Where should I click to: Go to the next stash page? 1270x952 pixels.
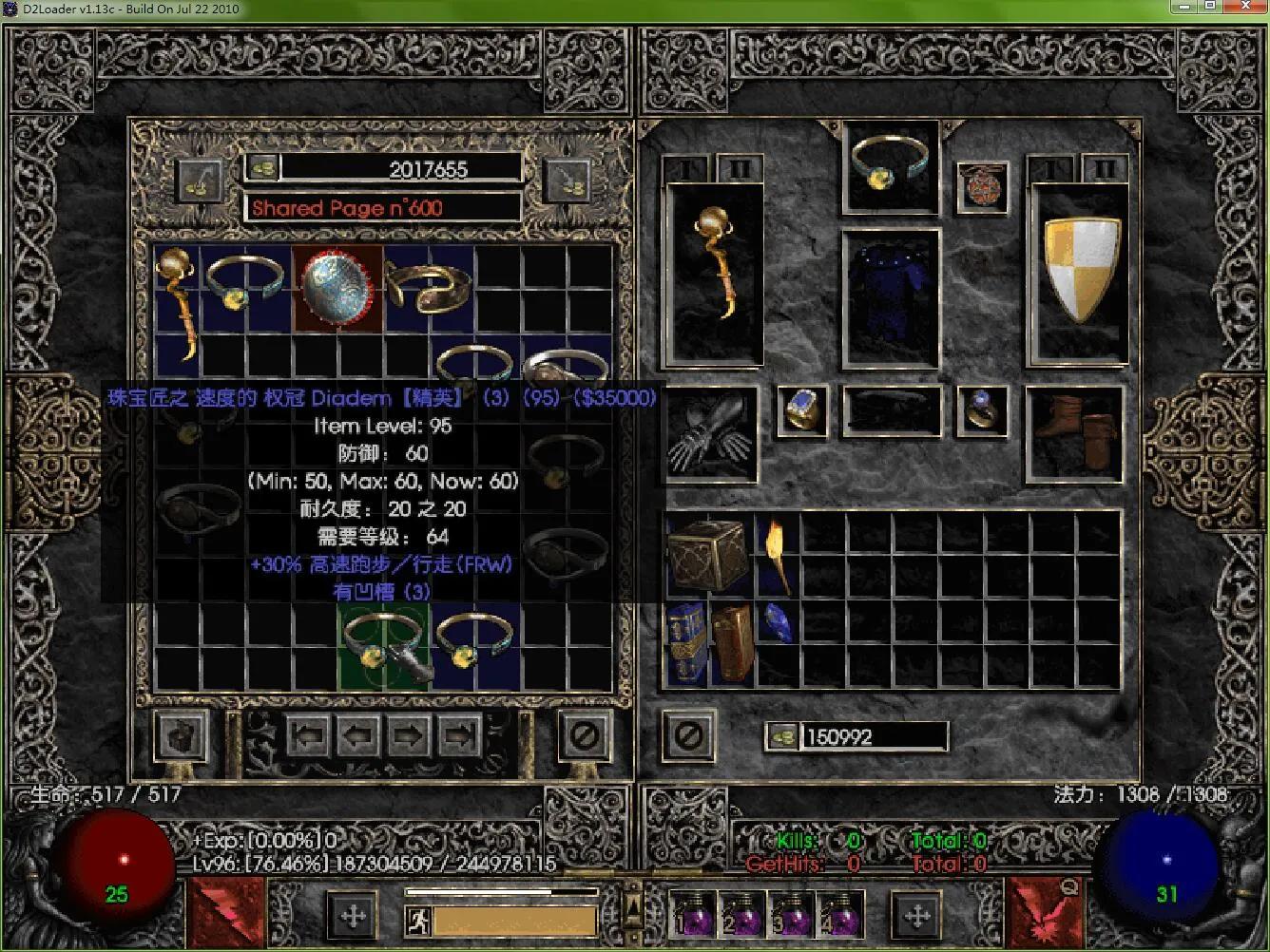coord(410,734)
